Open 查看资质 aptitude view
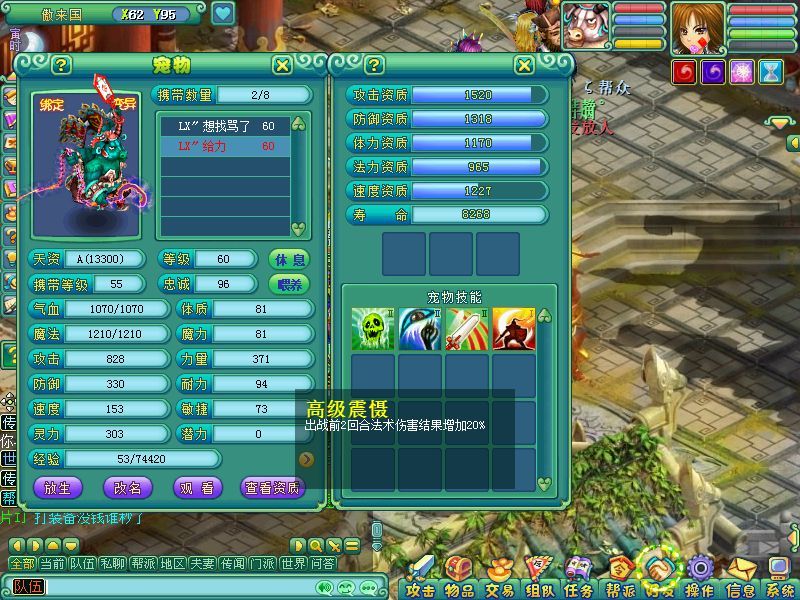 271,488
